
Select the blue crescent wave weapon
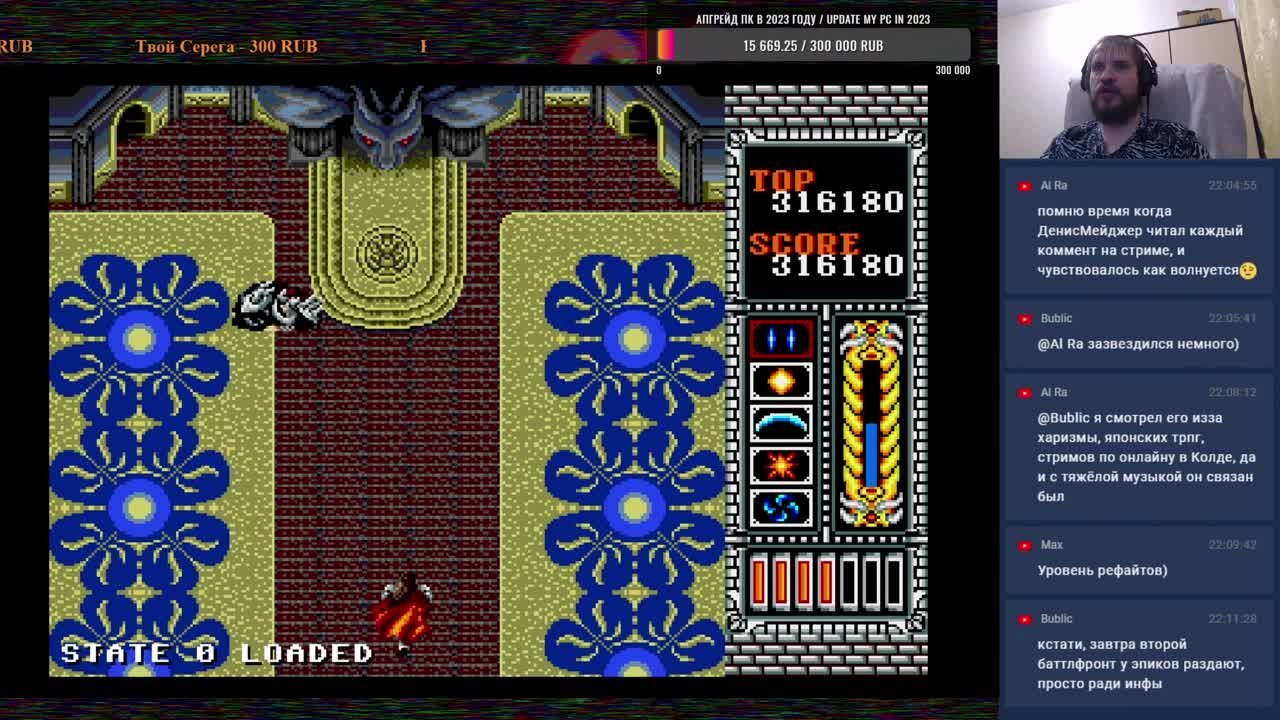coord(781,423)
